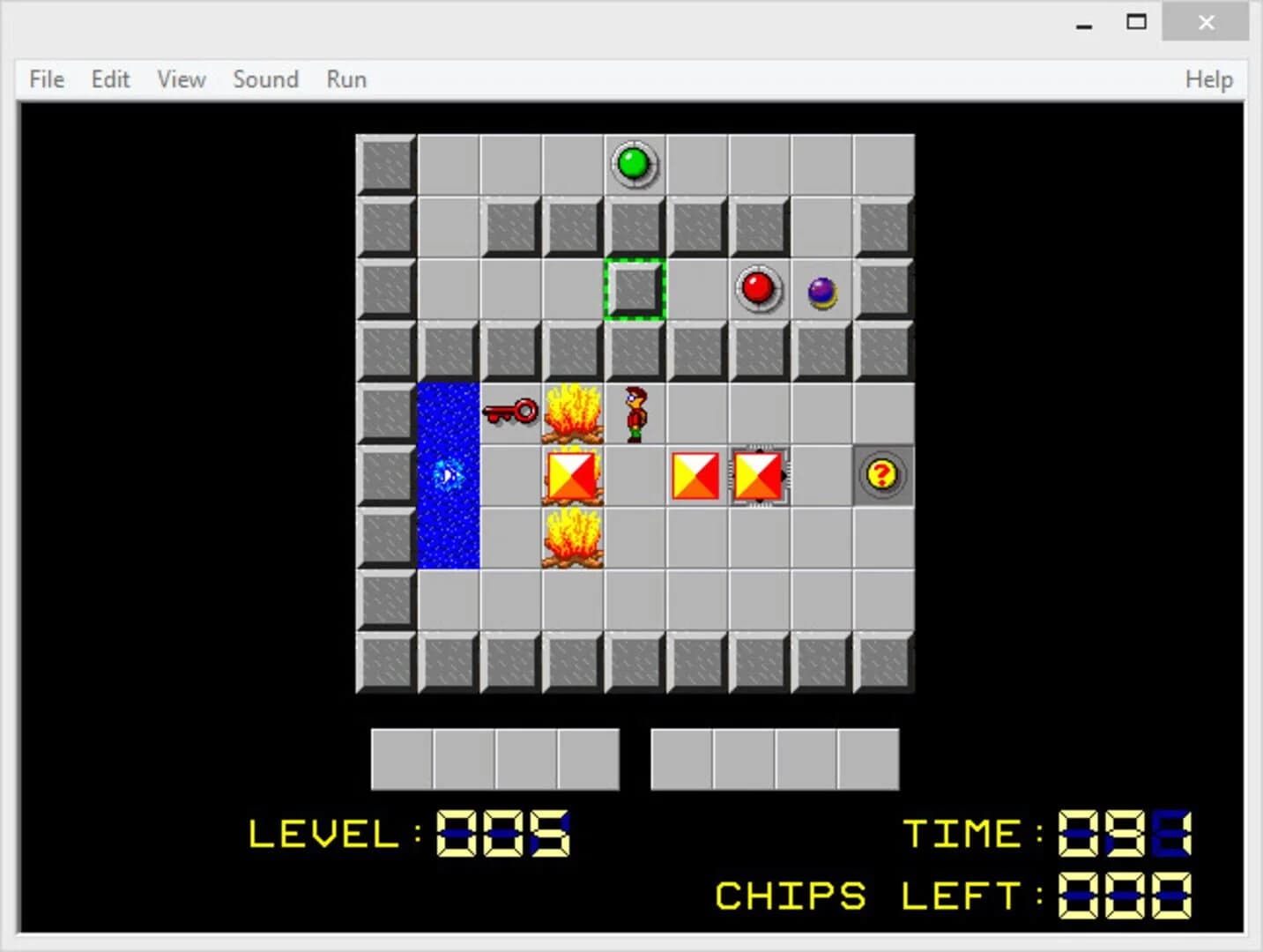1263x952 pixels.
Task: Click the green button tile at the top
Action: [x=635, y=163]
